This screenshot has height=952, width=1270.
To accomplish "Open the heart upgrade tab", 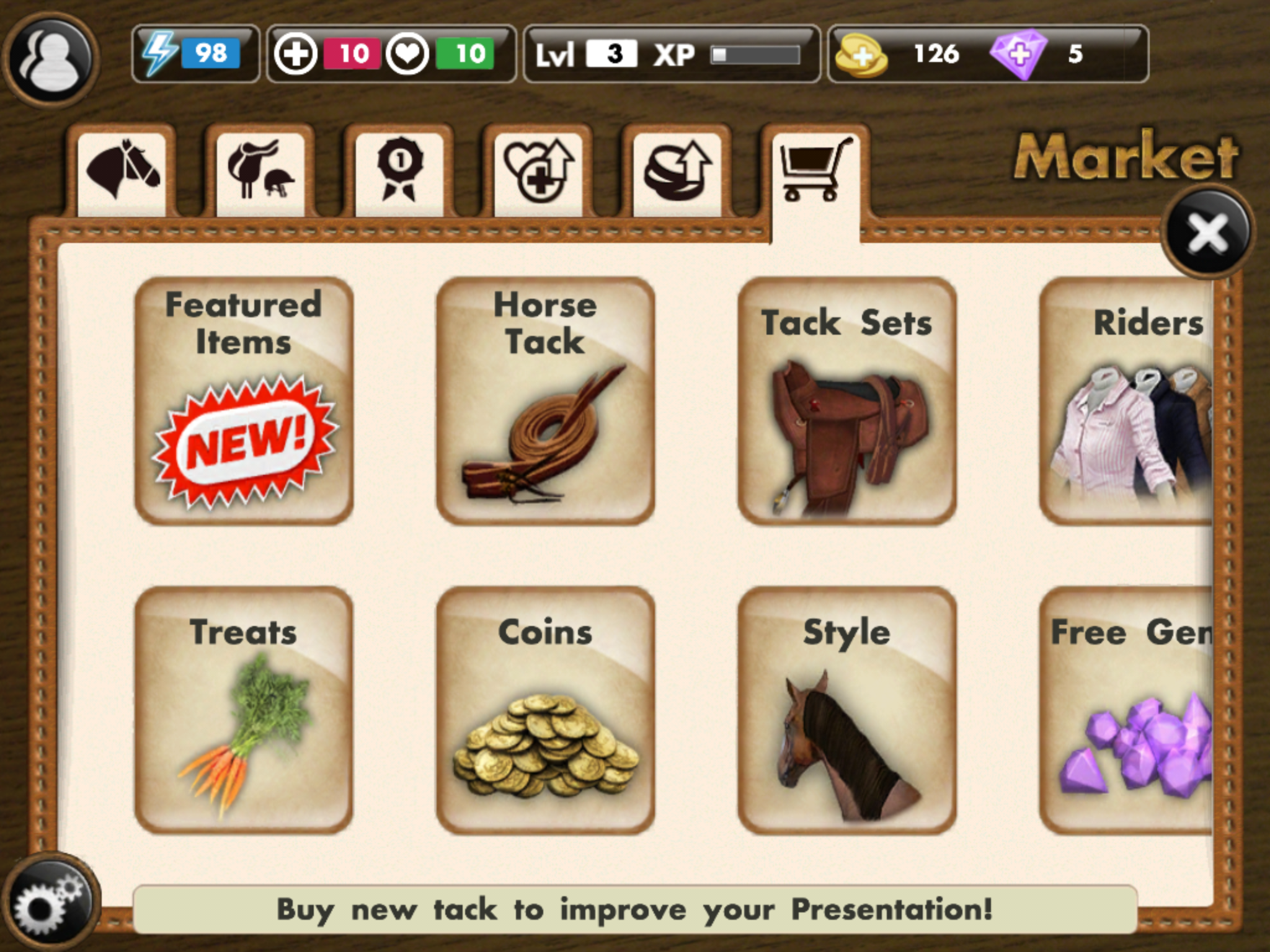I will [538, 169].
